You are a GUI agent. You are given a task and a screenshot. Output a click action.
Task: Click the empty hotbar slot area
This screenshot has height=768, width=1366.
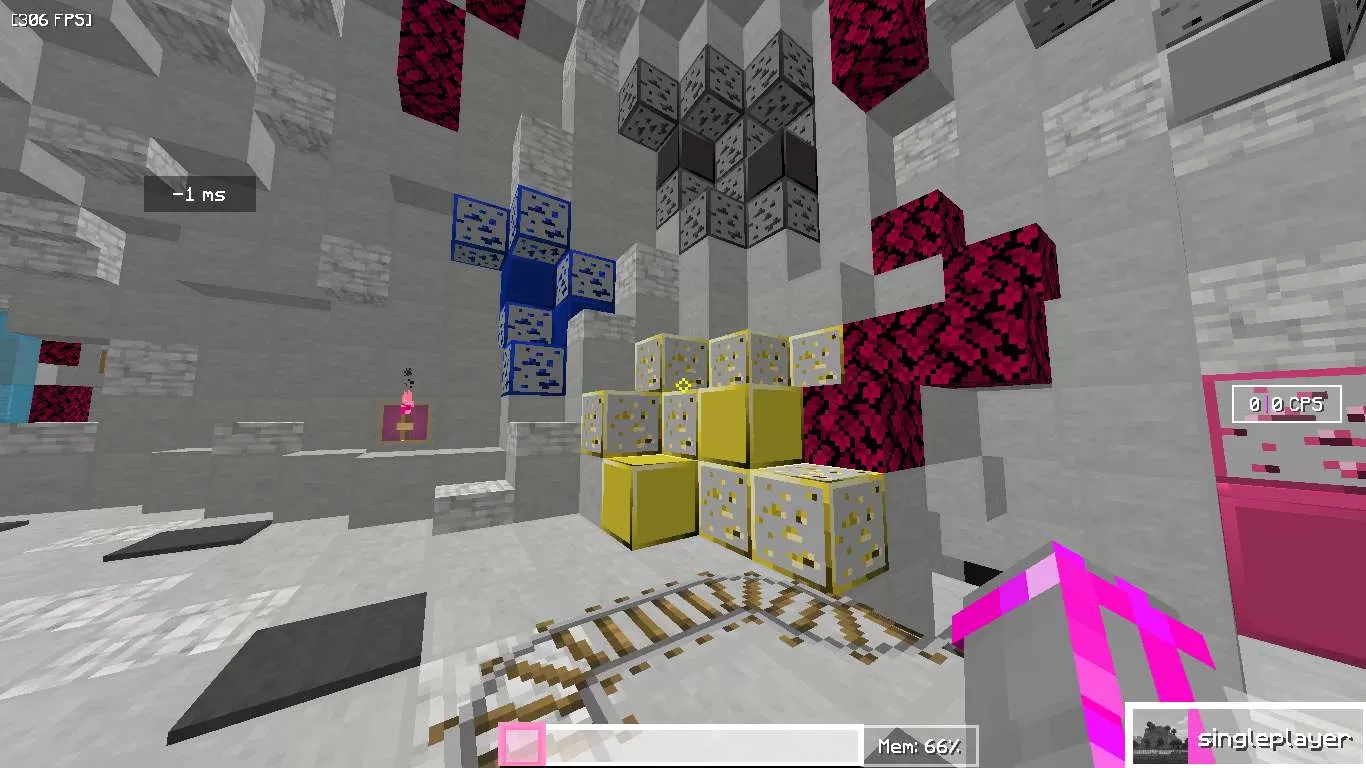700,743
